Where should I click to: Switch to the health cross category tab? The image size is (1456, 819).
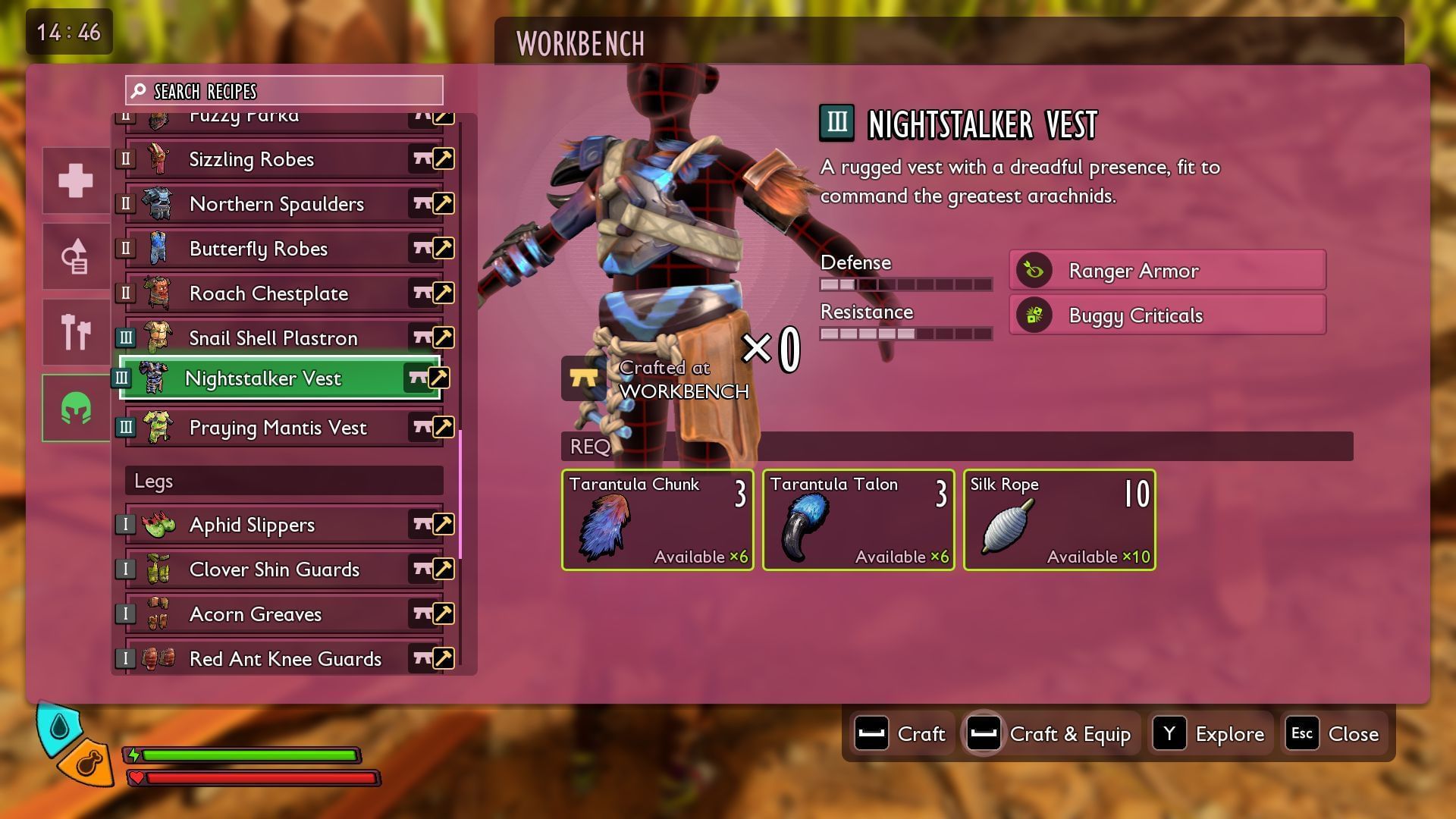pos(76,180)
